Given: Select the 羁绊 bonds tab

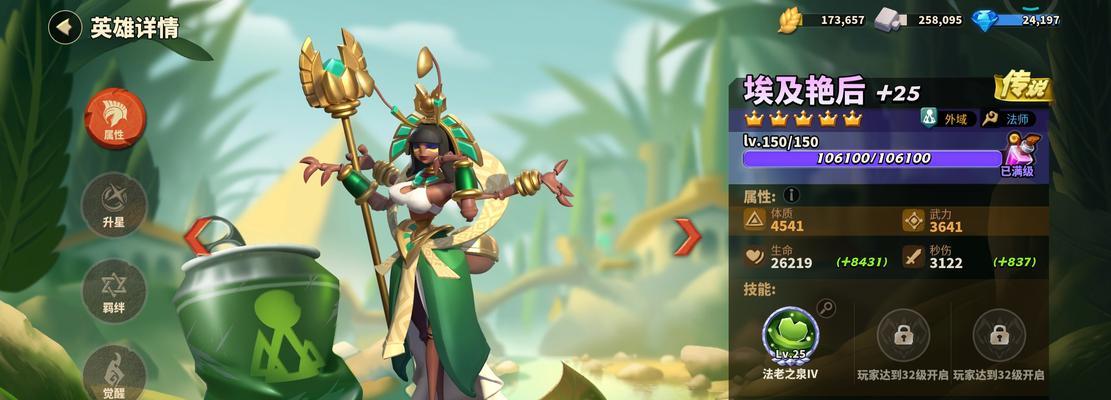Looking at the screenshot, I should pos(114,290).
